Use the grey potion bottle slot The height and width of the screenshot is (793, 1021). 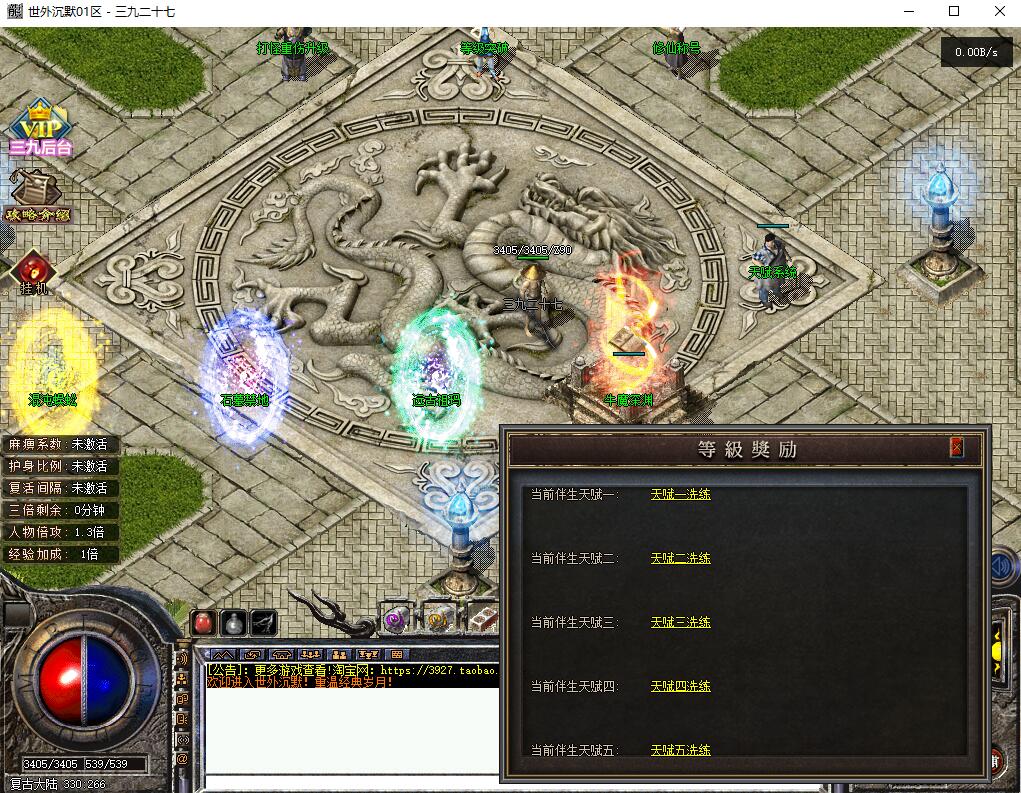point(233,622)
